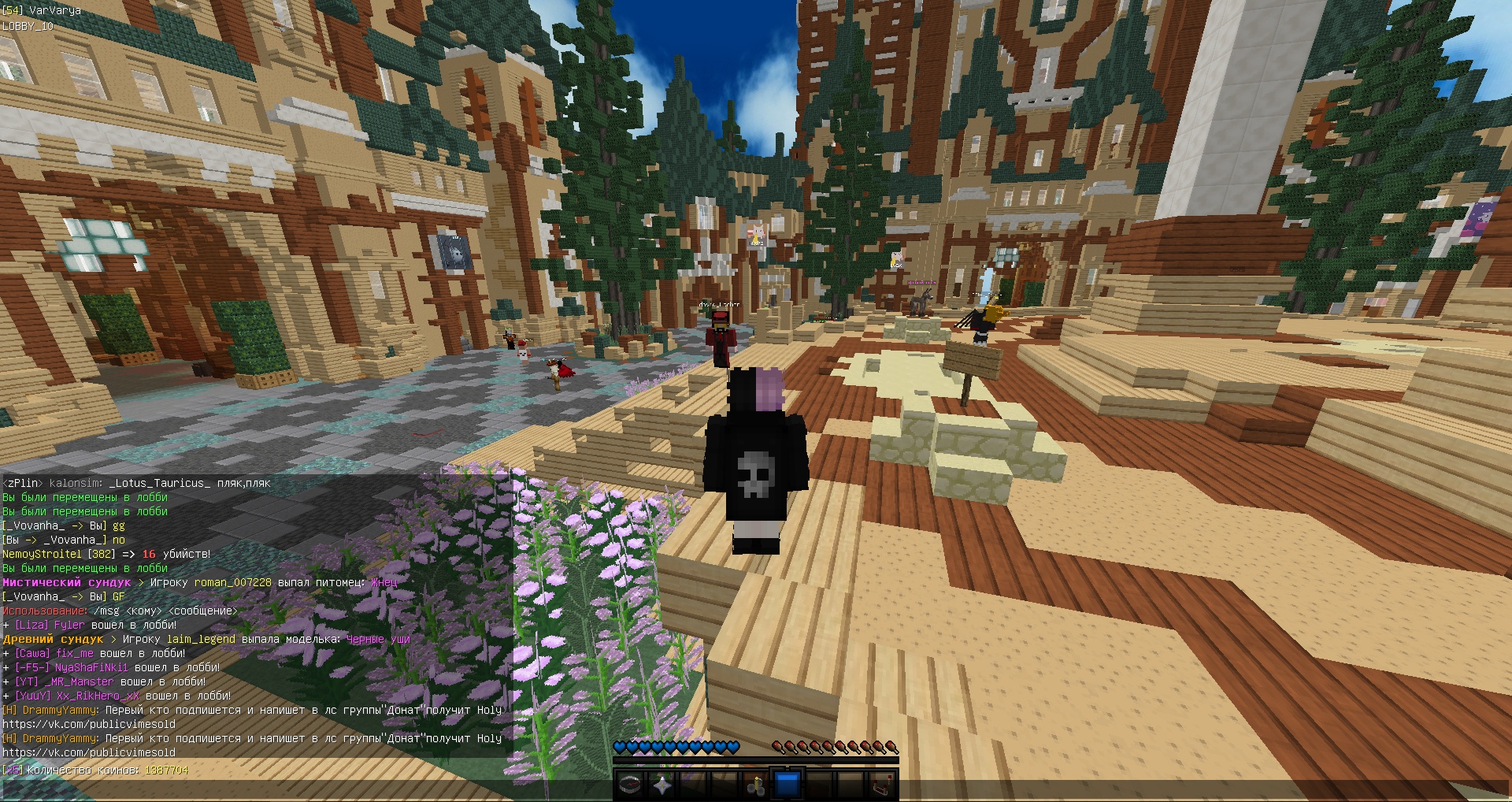
Task: Select the brewing stand item in the hotbar
Action: coord(757,785)
